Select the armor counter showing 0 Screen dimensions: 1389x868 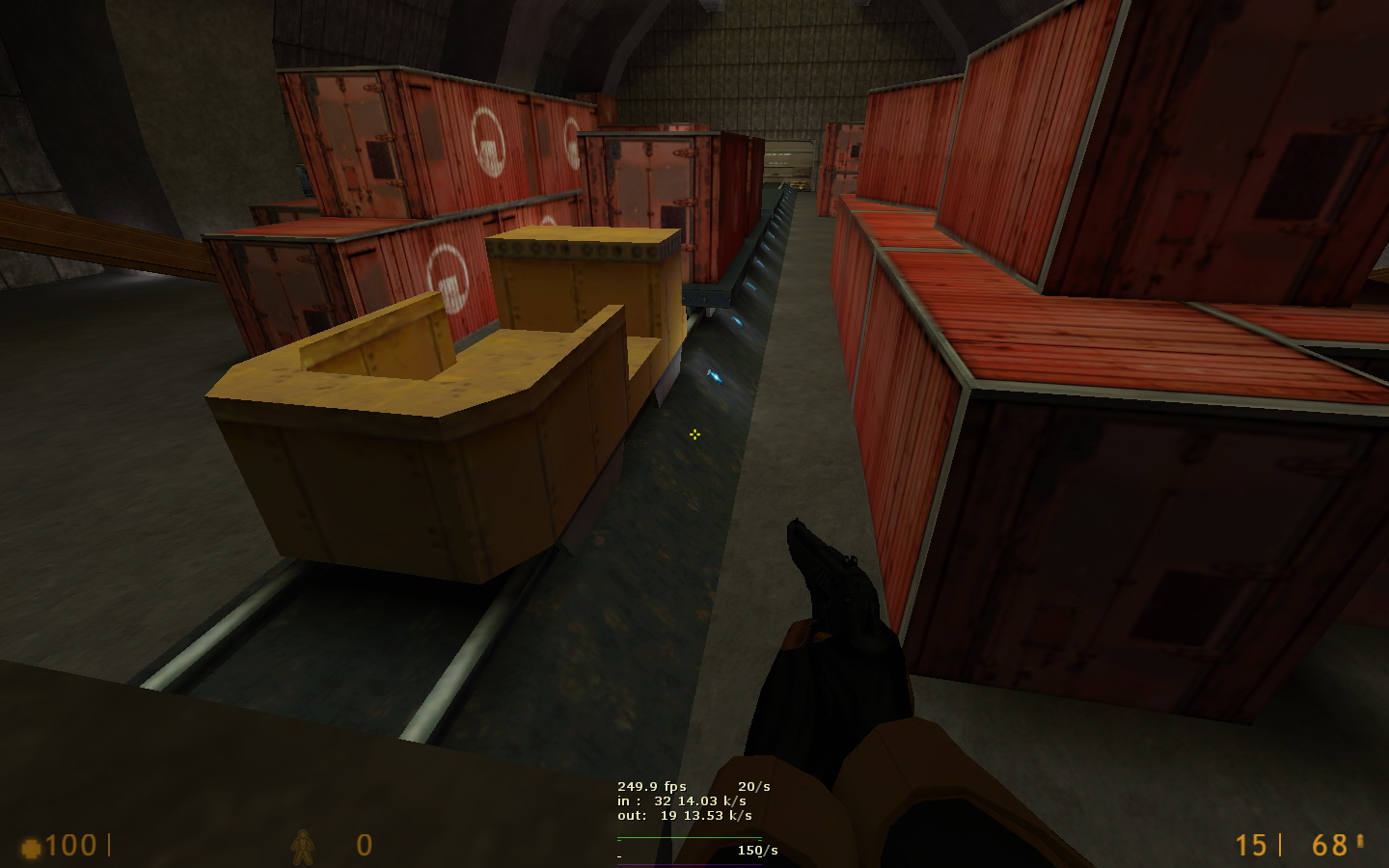click(365, 846)
